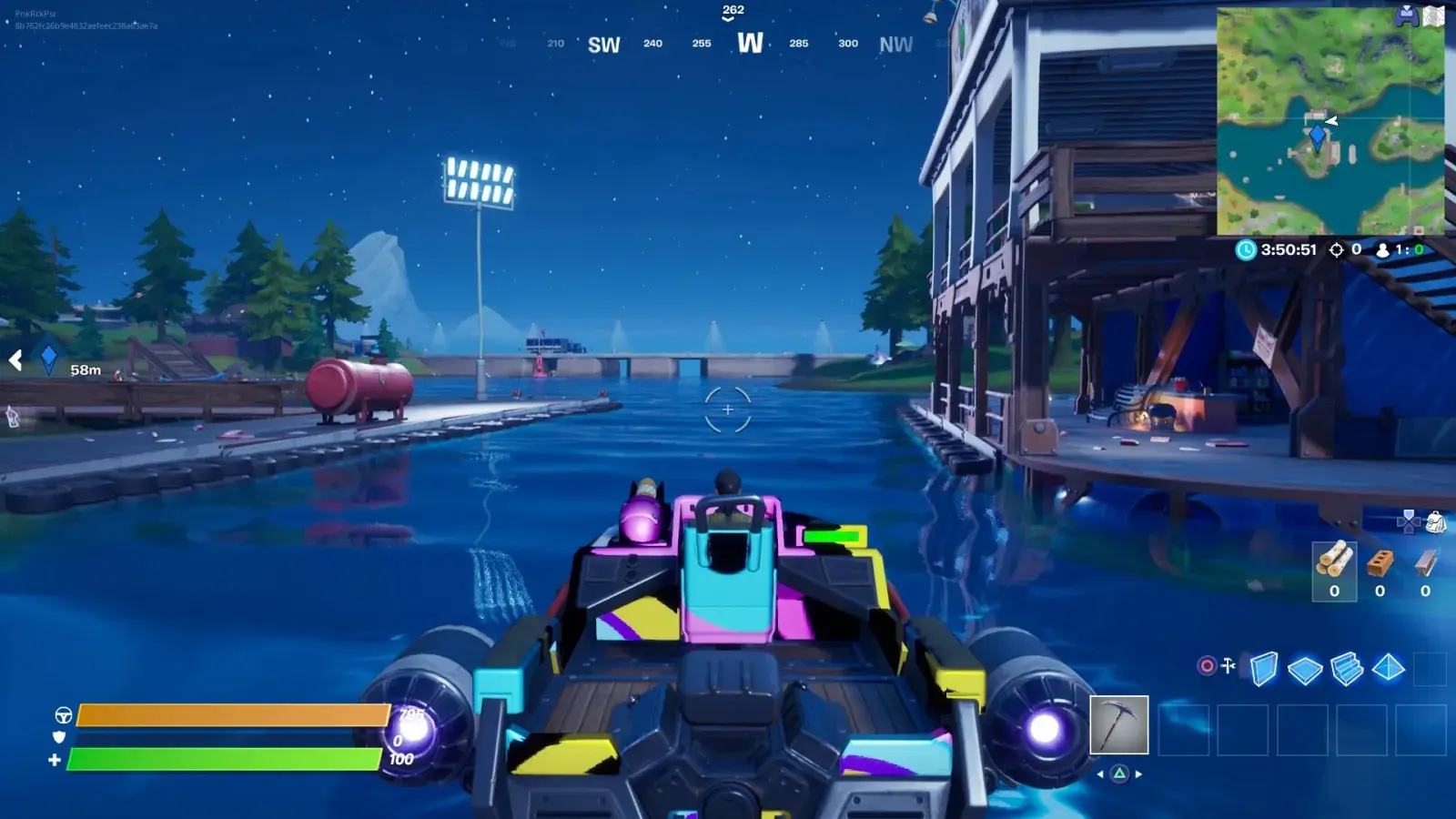Select the wood material icon
This screenshot has height=819, width=1456.
[1334, 564]
